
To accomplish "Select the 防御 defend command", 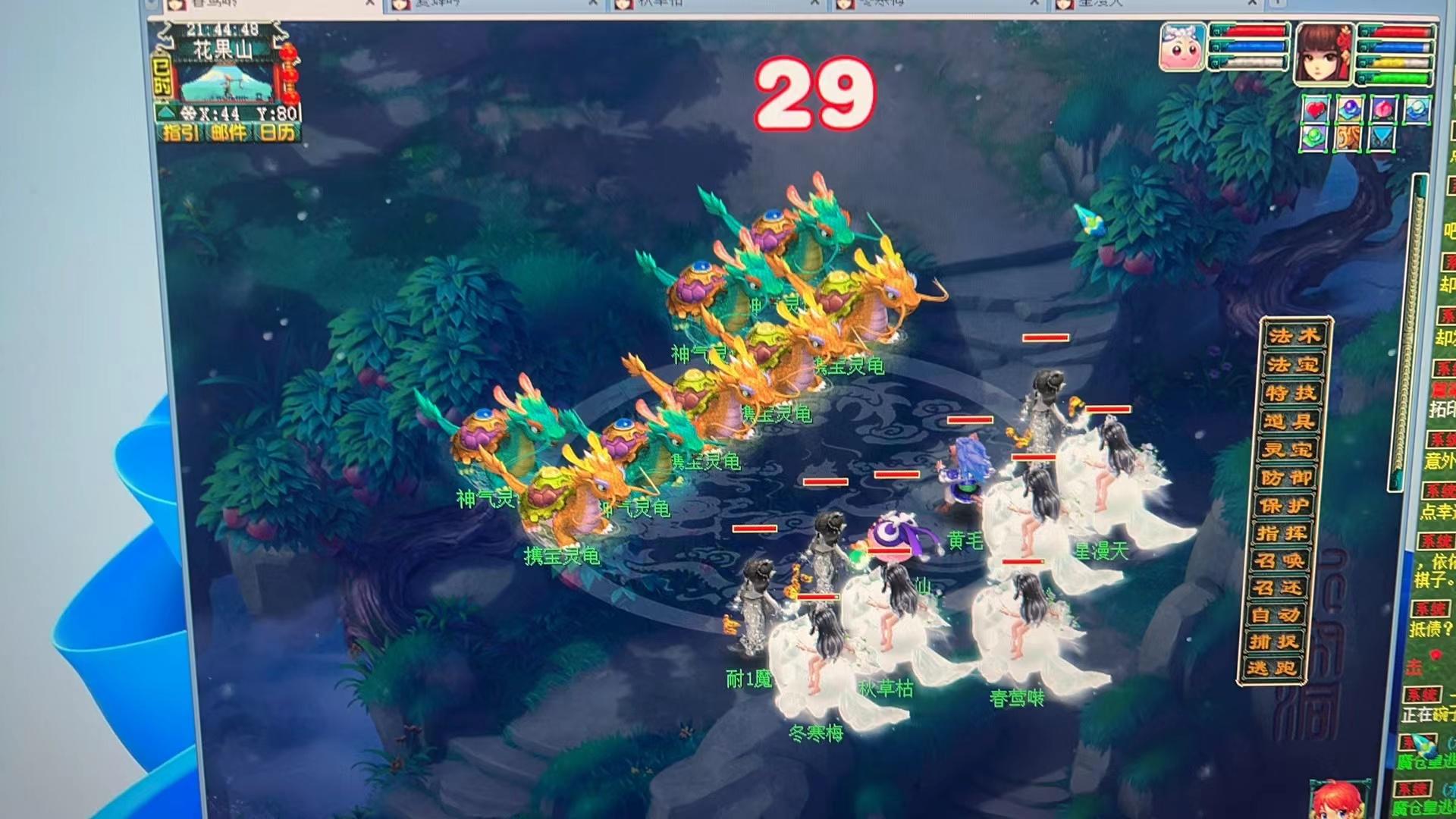I will [x=1285, y=477].
